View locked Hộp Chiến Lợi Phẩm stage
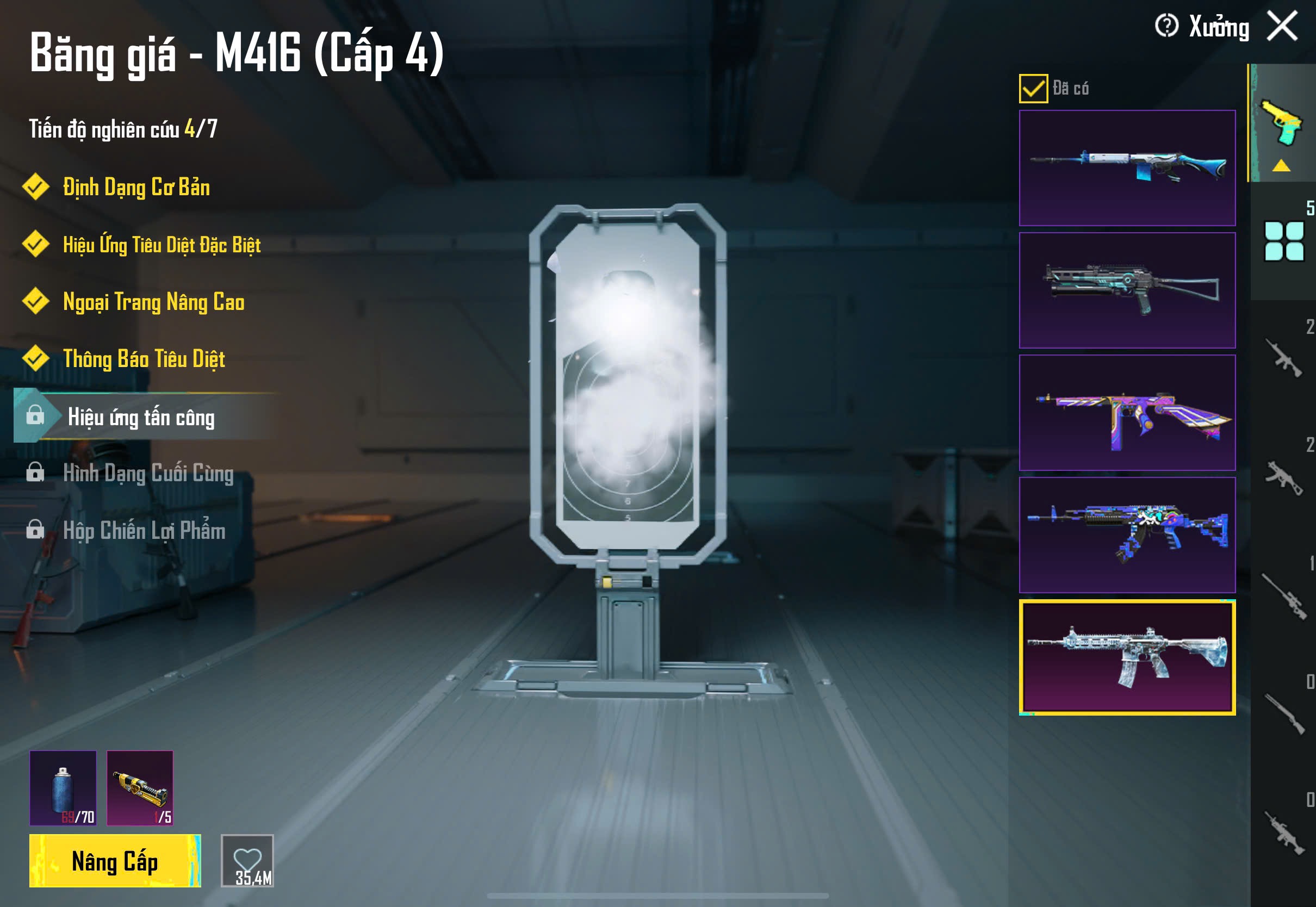The image size is (1316, 907). [144, 531]
